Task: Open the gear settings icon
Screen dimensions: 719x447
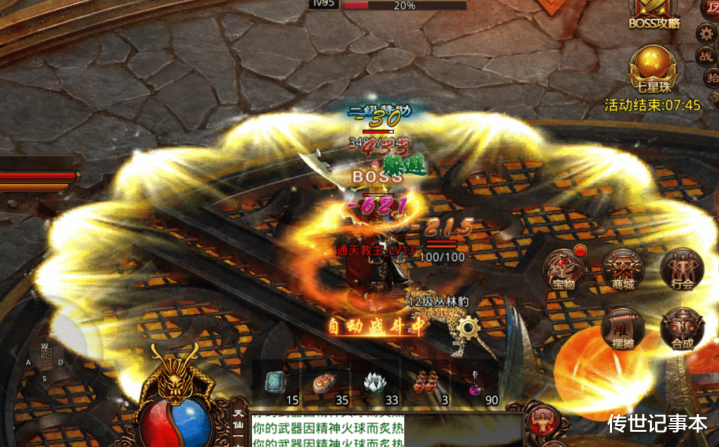Action: pos(706,32)
